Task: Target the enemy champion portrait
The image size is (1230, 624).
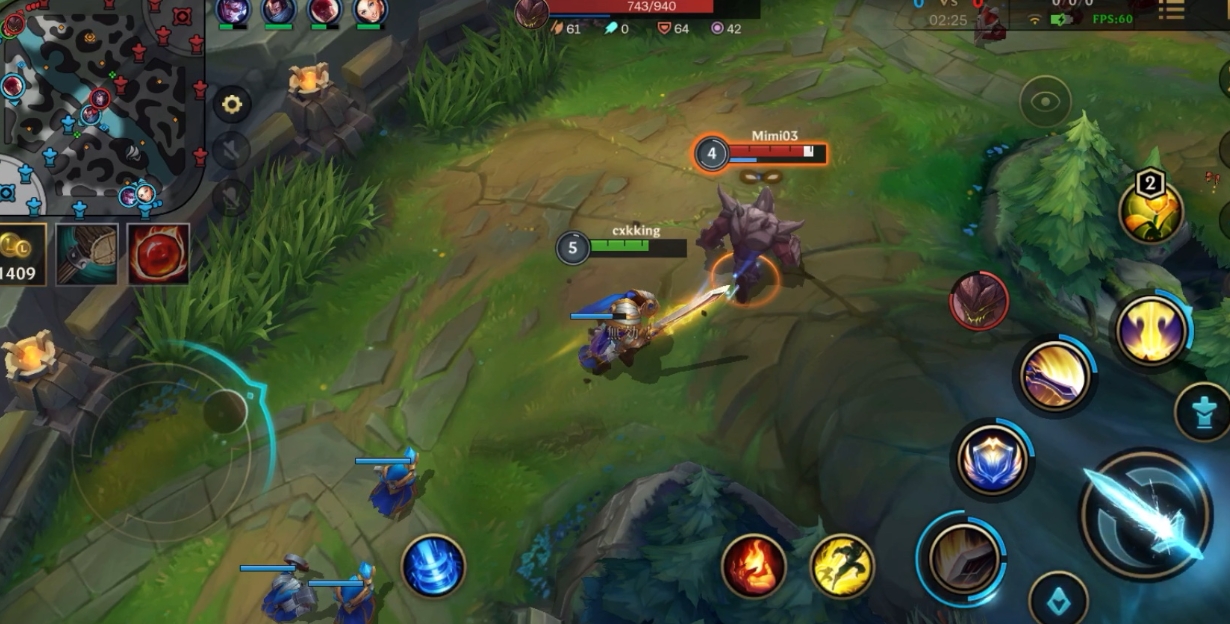Action: pyautogui.click(x=979, y=301)
